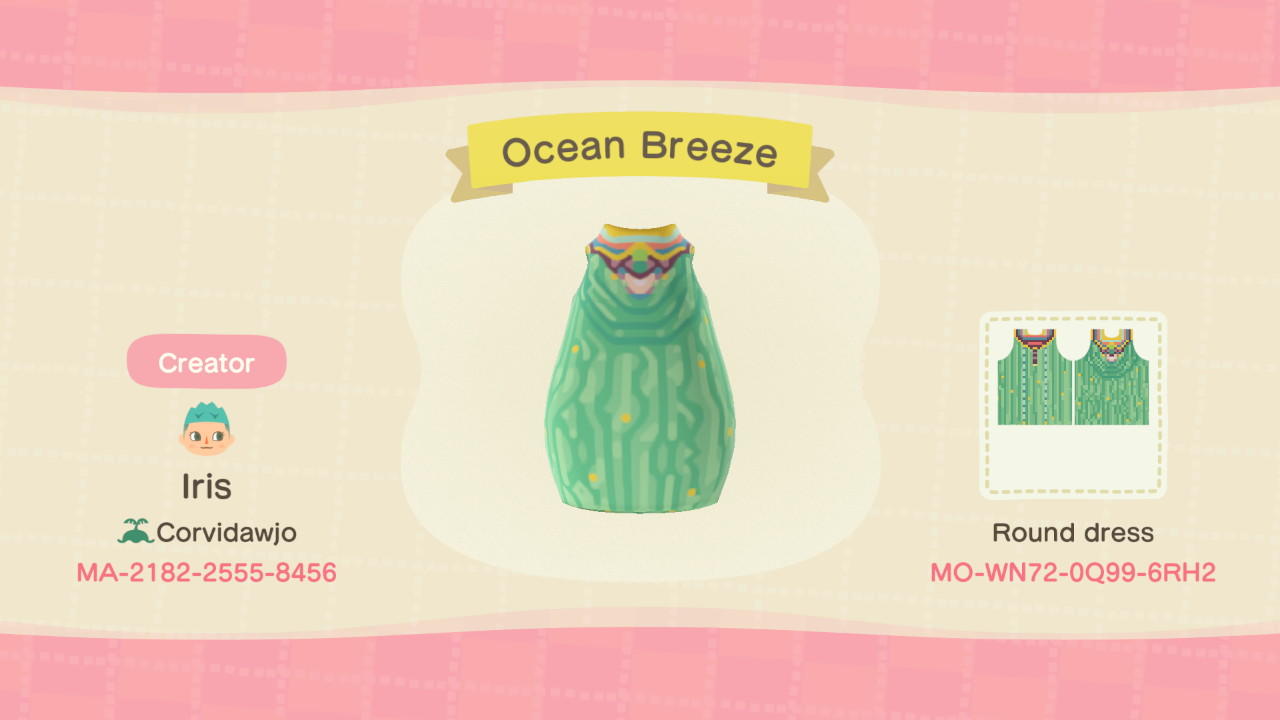
Task: Click creator code MA-2182-2555-8456
Action: point(205,573)
